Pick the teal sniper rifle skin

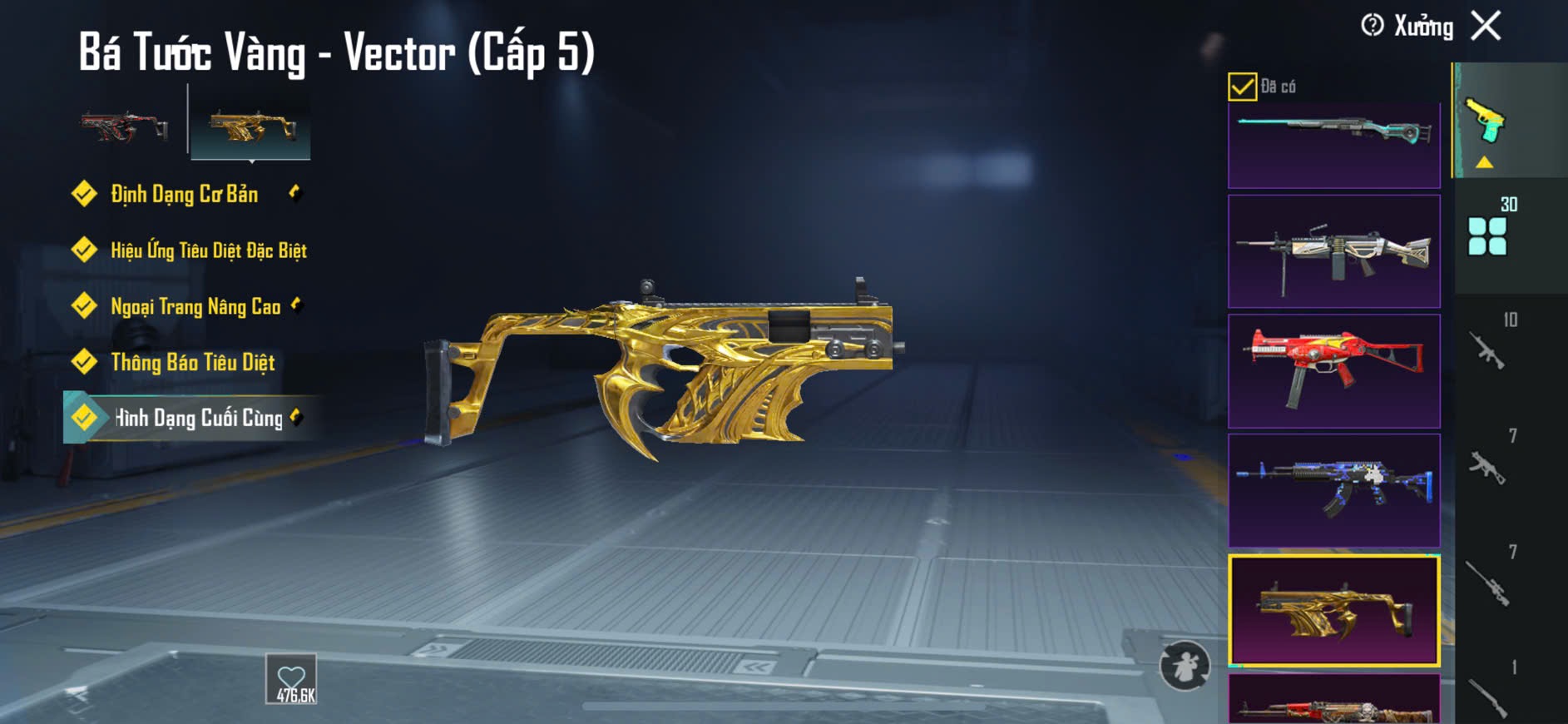[1333, 144]
